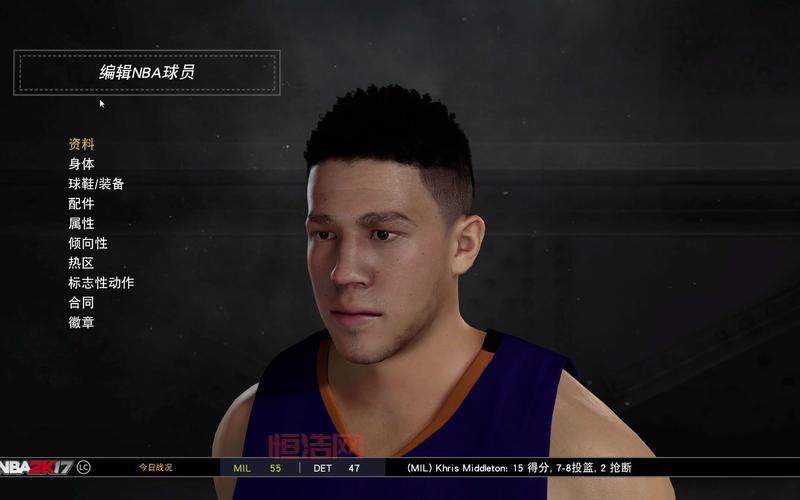Open the 倾向性 tendencies entry

click(x=88, y=243)
